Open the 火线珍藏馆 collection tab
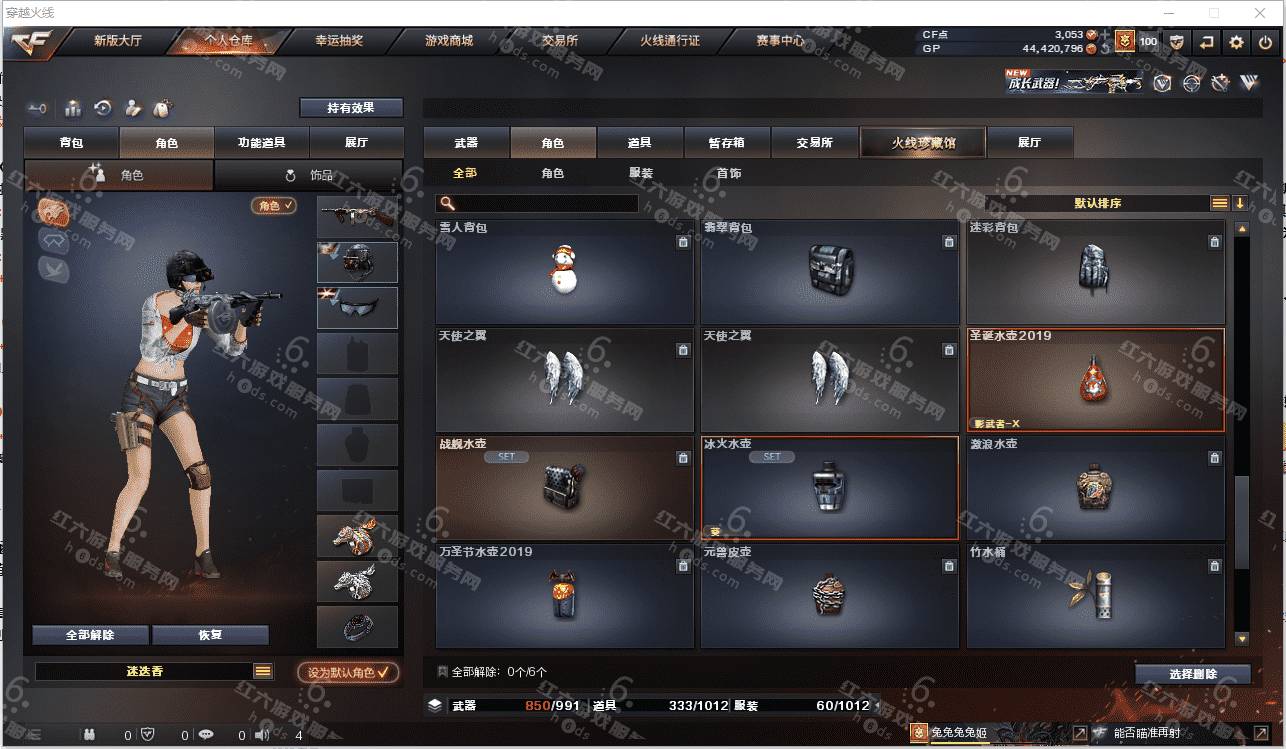The height and width of the screenshot is (749, 1286). (x=923, y=143)
